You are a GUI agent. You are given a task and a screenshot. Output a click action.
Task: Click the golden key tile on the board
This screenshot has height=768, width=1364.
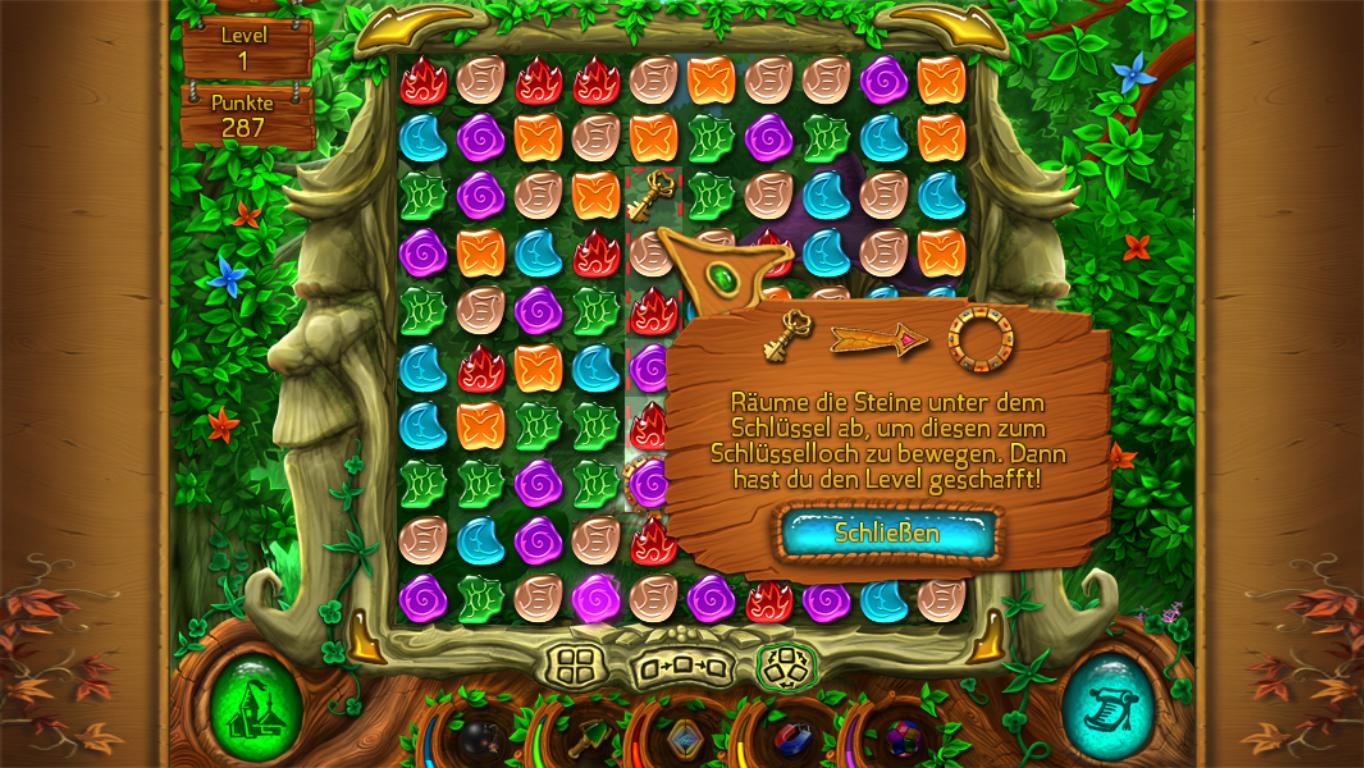pyautogui.click(x=651, y=194)
